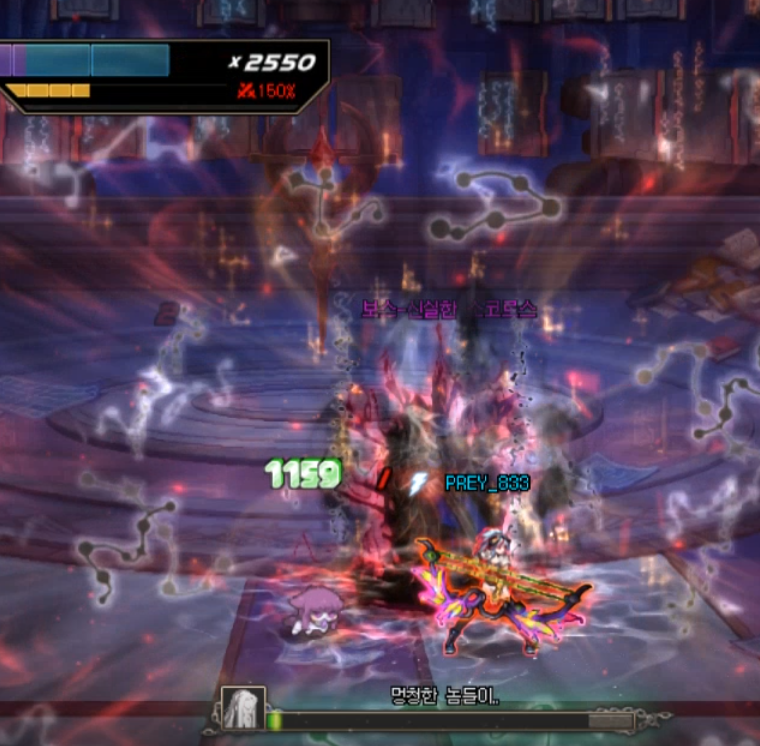Click the white-haired character portrait icon
Image resolution: width=760 pixels, height=746 pixels.
242,709
